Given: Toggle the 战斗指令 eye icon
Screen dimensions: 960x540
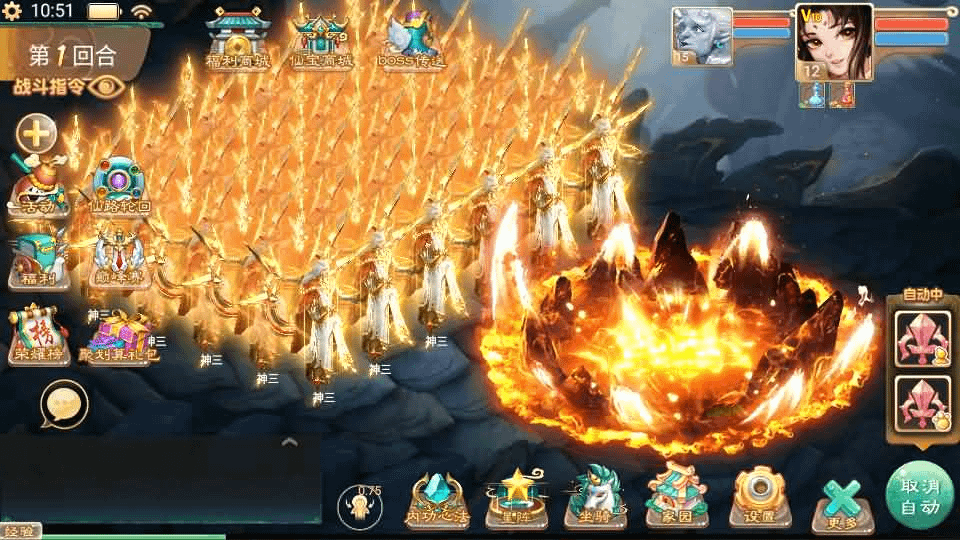Looking at the screenshot, I should (x=104, y=86).
